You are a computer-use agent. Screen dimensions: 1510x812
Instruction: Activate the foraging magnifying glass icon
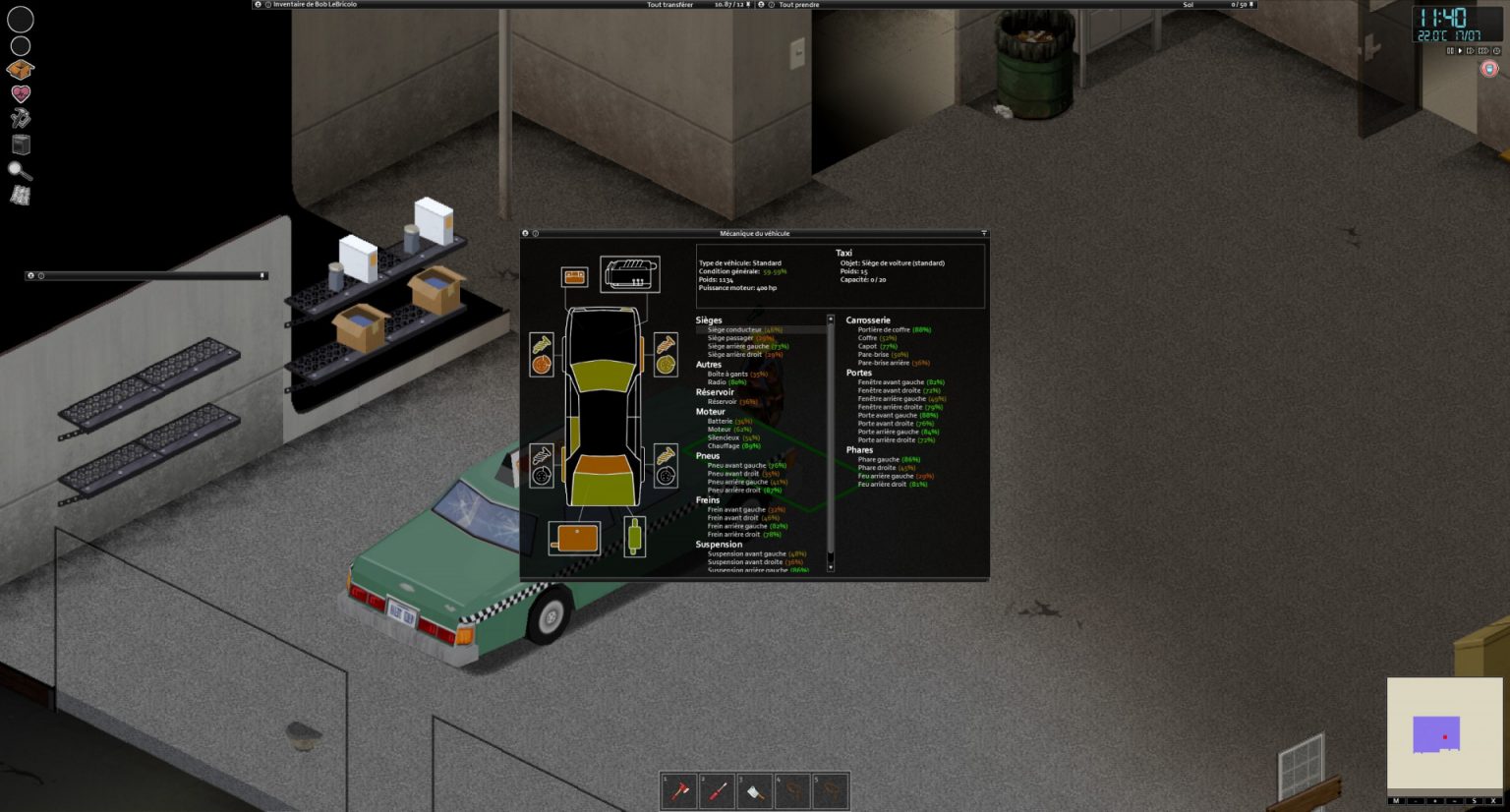pyautogui.click(x=21, y=170)
